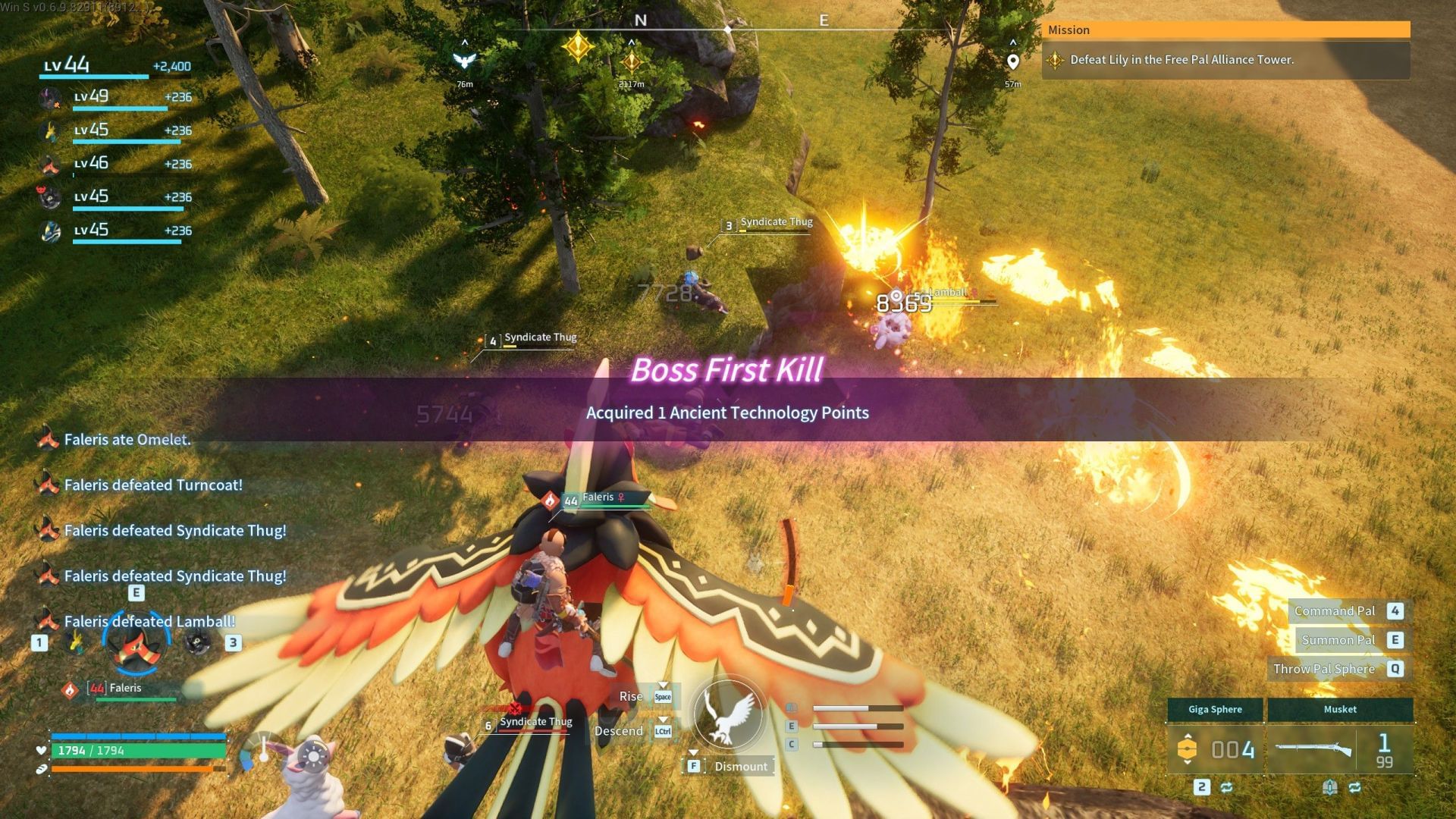1456x819 pixels.
Task: Expand the Giga Sphere selector with its up arrow
Action: [x=1188, y=736]
